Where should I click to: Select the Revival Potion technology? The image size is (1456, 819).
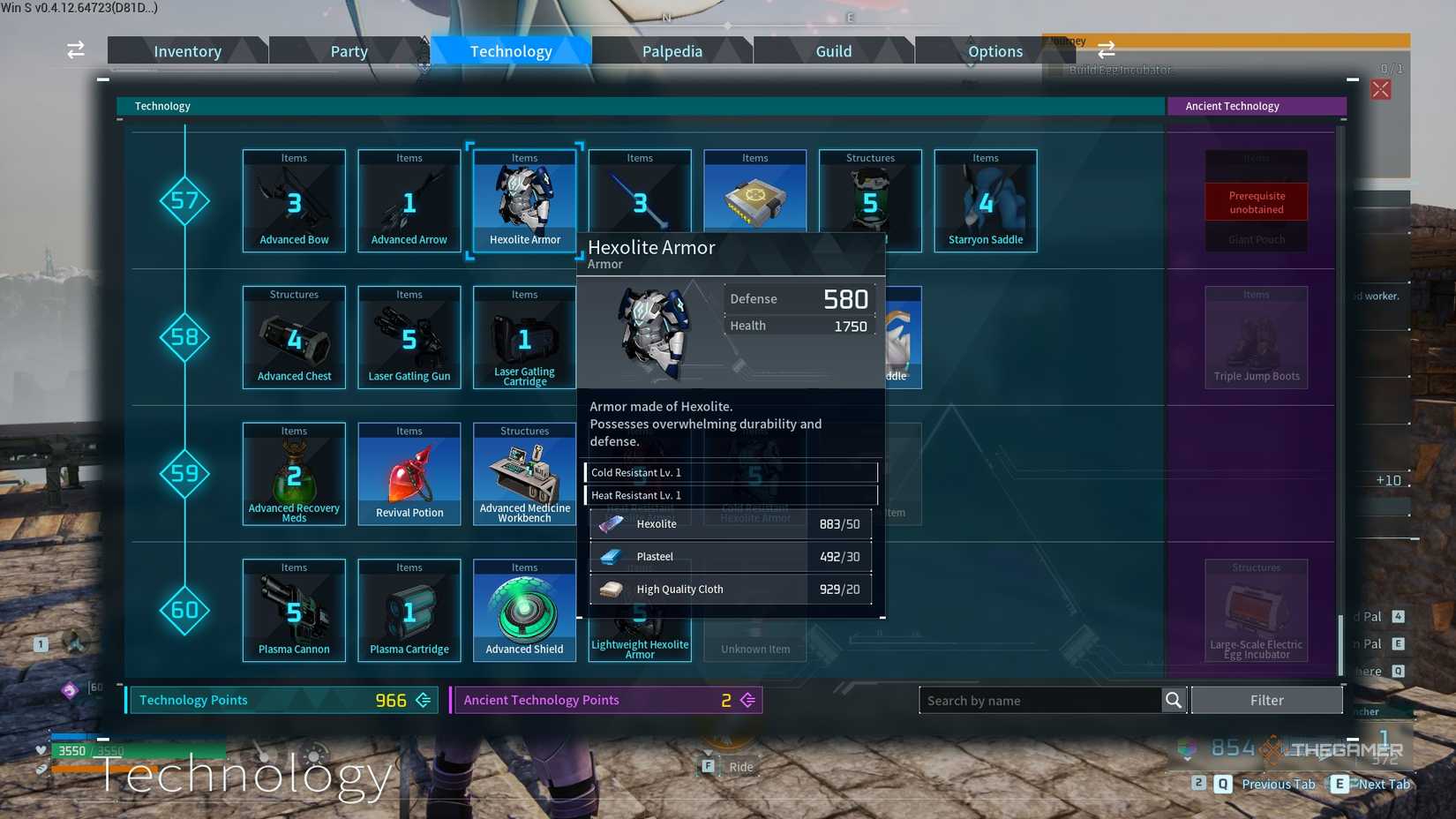pos(409,472)
